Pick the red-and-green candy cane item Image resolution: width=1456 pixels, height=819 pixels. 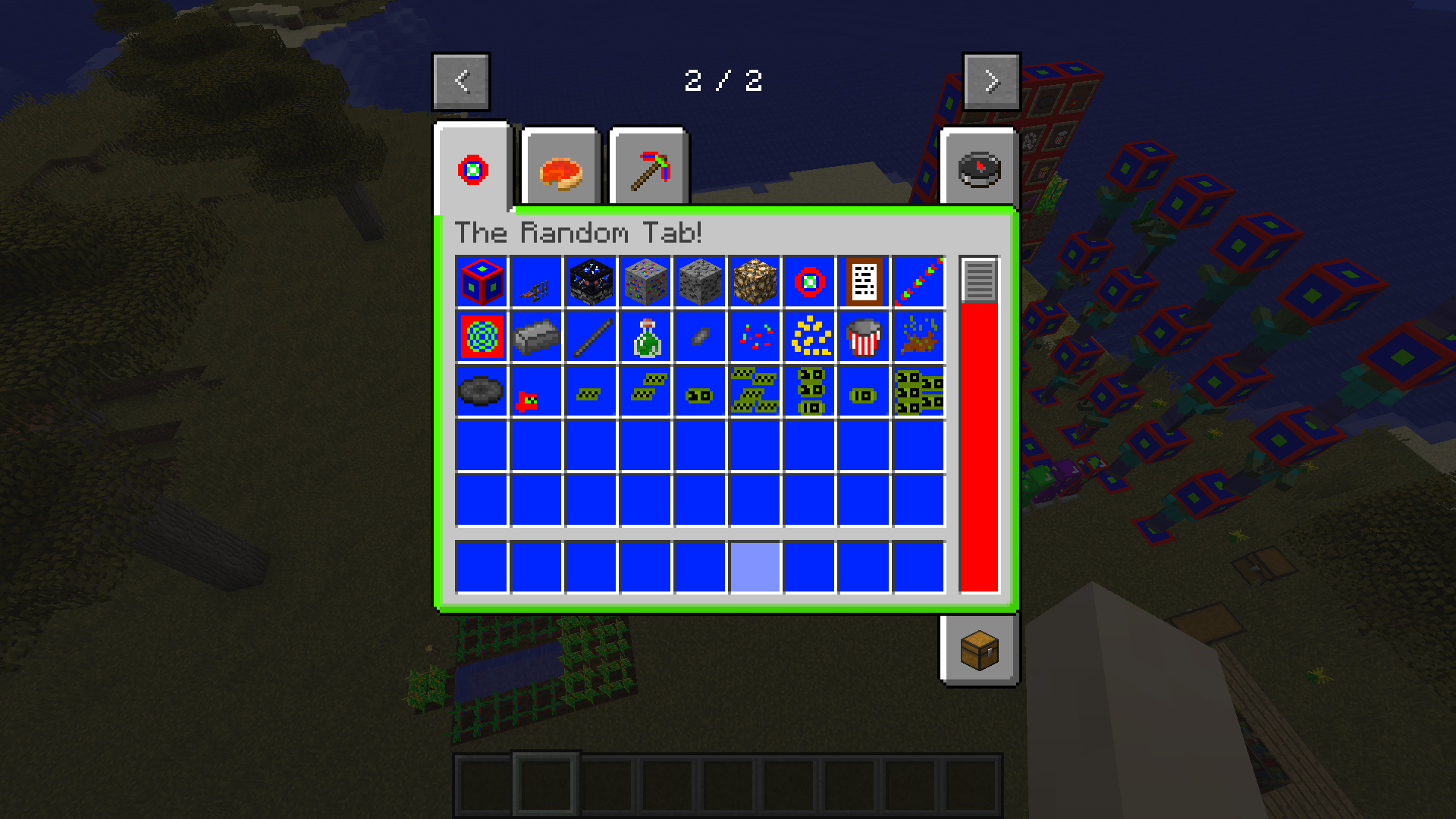tap(917, 281)
